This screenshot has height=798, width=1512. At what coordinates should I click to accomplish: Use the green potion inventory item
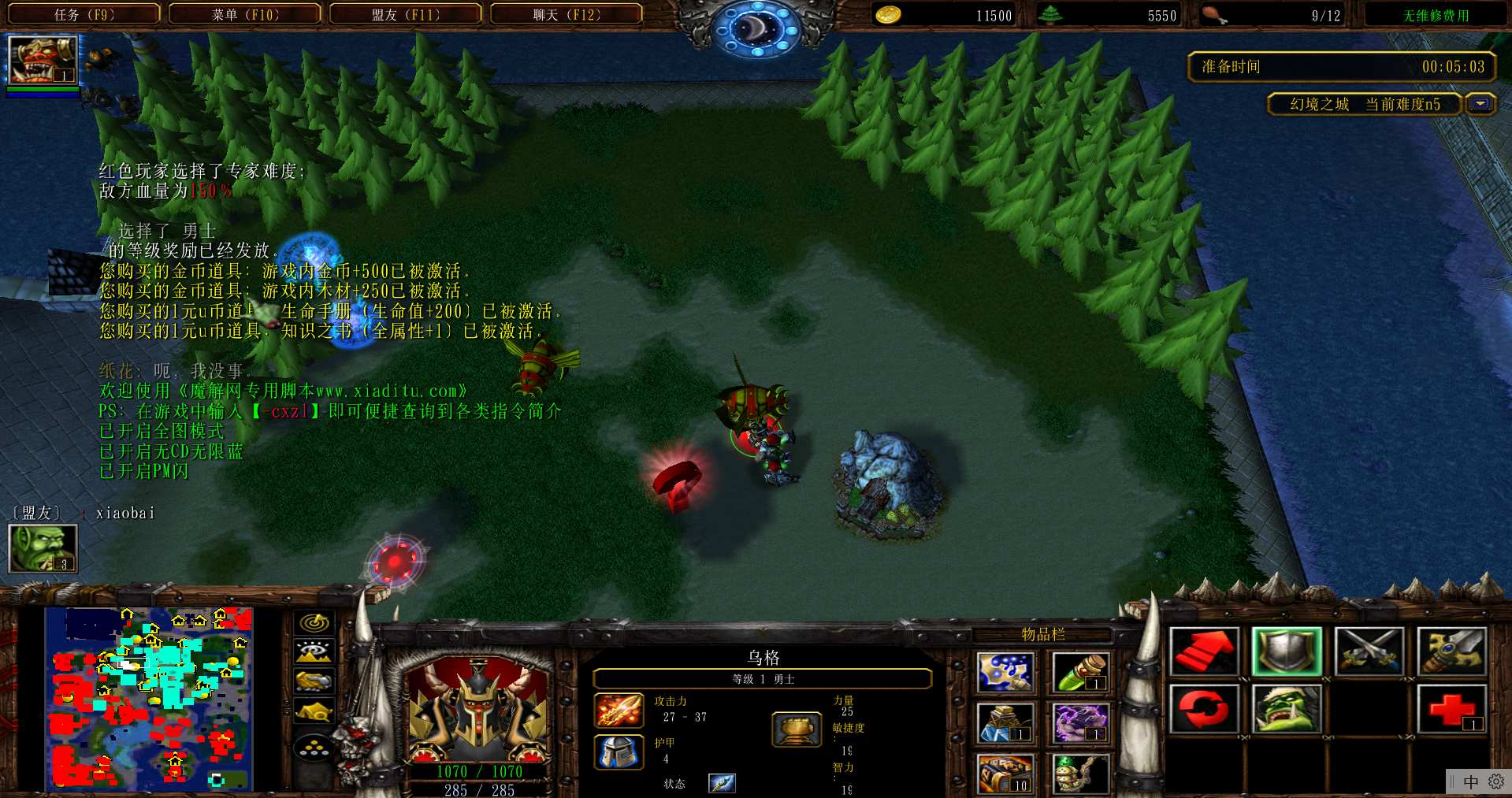[x=1079, y=672]
